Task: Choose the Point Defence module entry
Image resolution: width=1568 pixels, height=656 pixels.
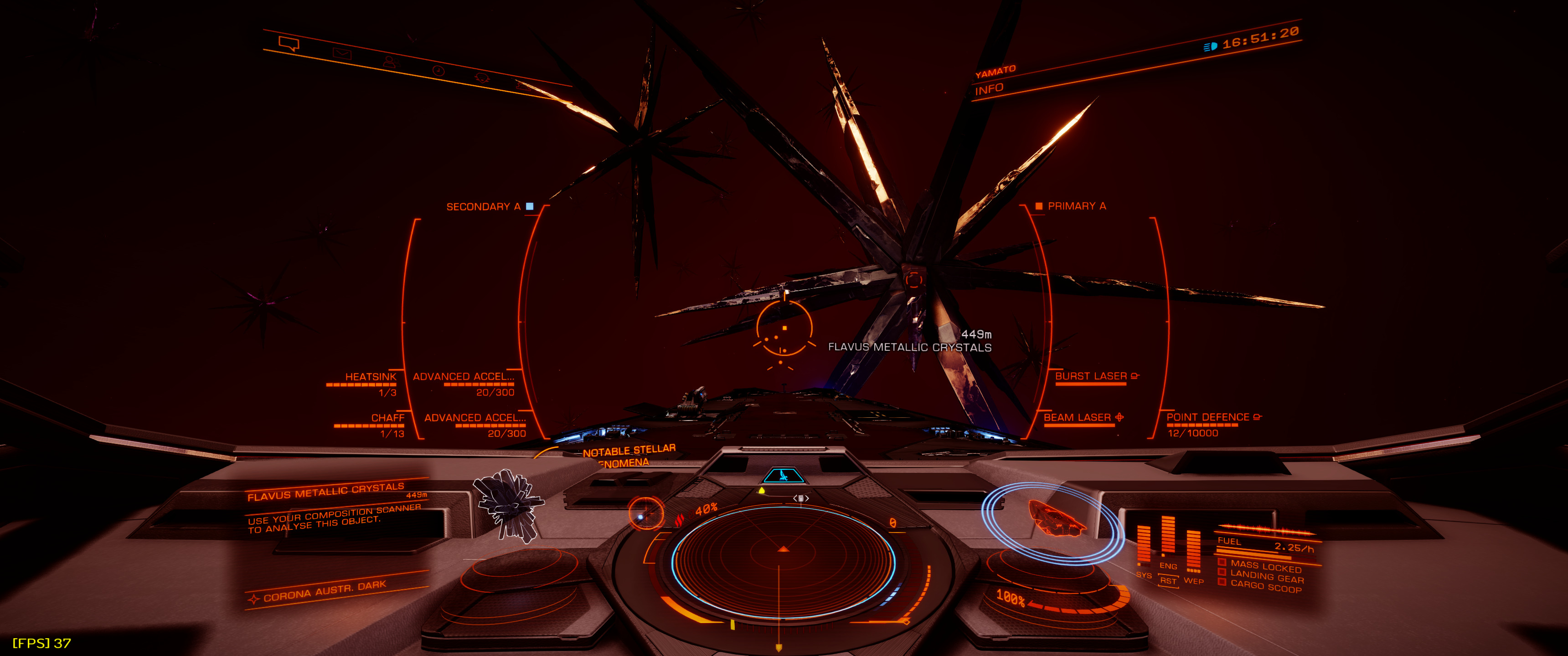Action: (1207, 417)
